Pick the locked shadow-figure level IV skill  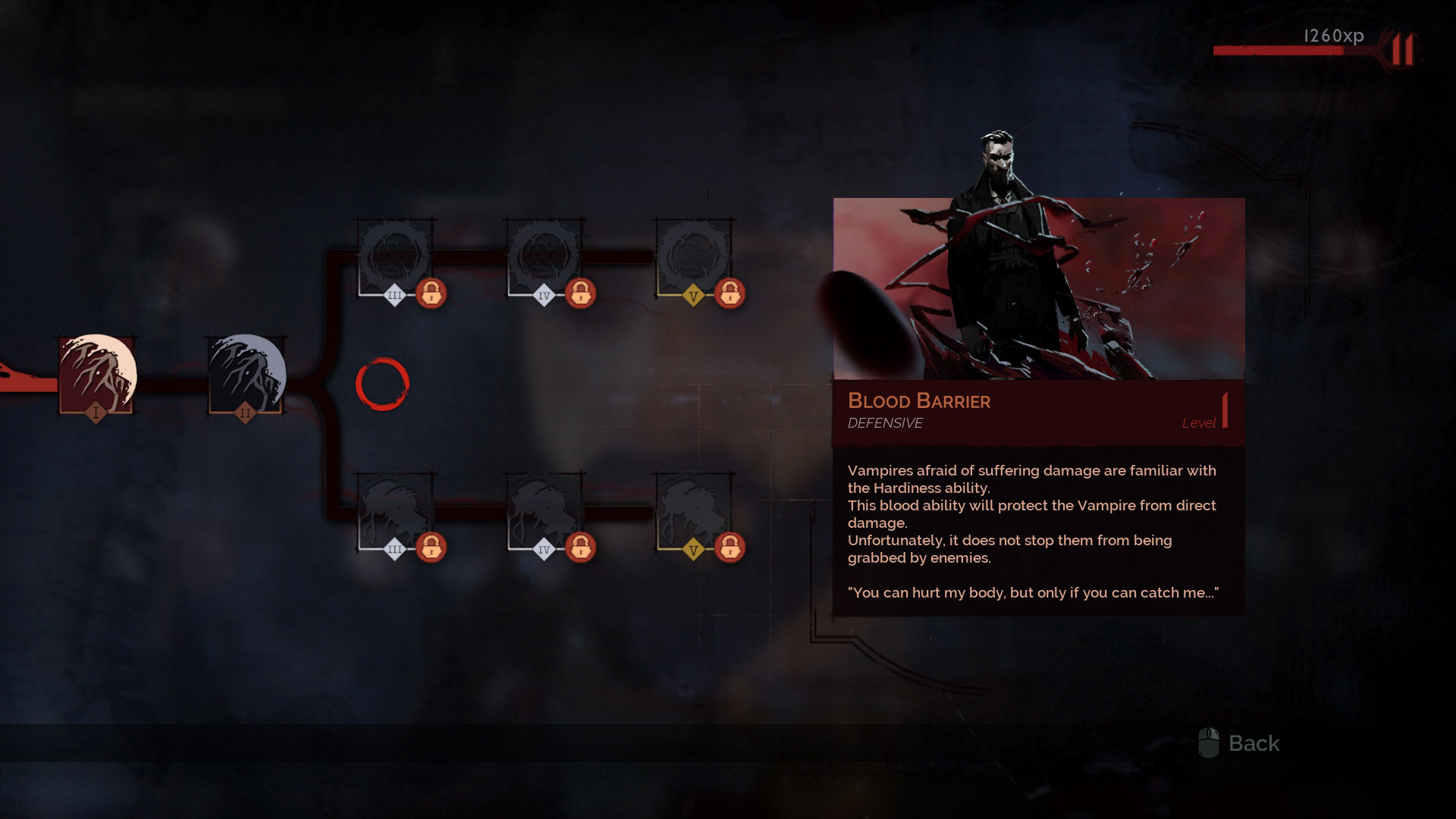tap(544, 512)
